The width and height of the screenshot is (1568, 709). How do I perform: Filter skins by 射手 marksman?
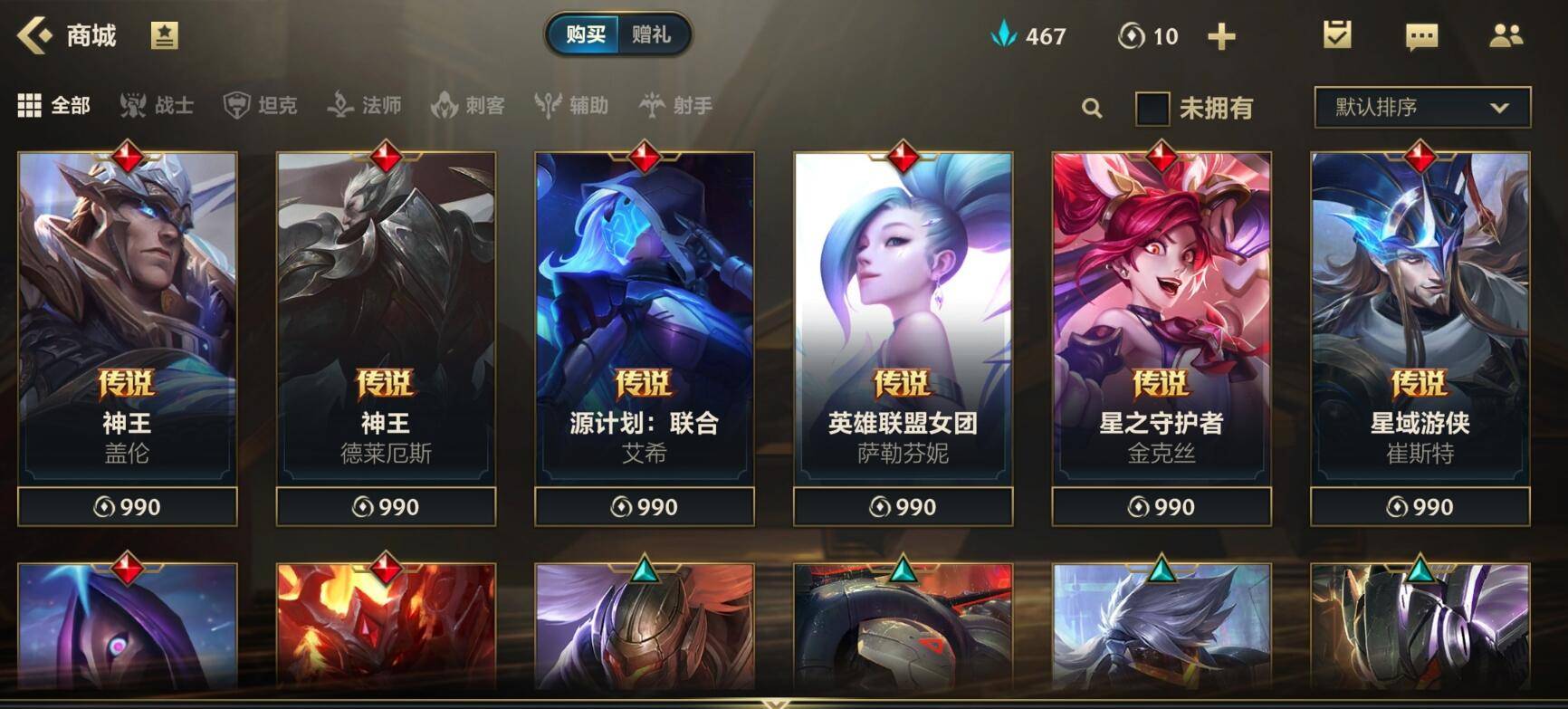click(x=676, y=106)
